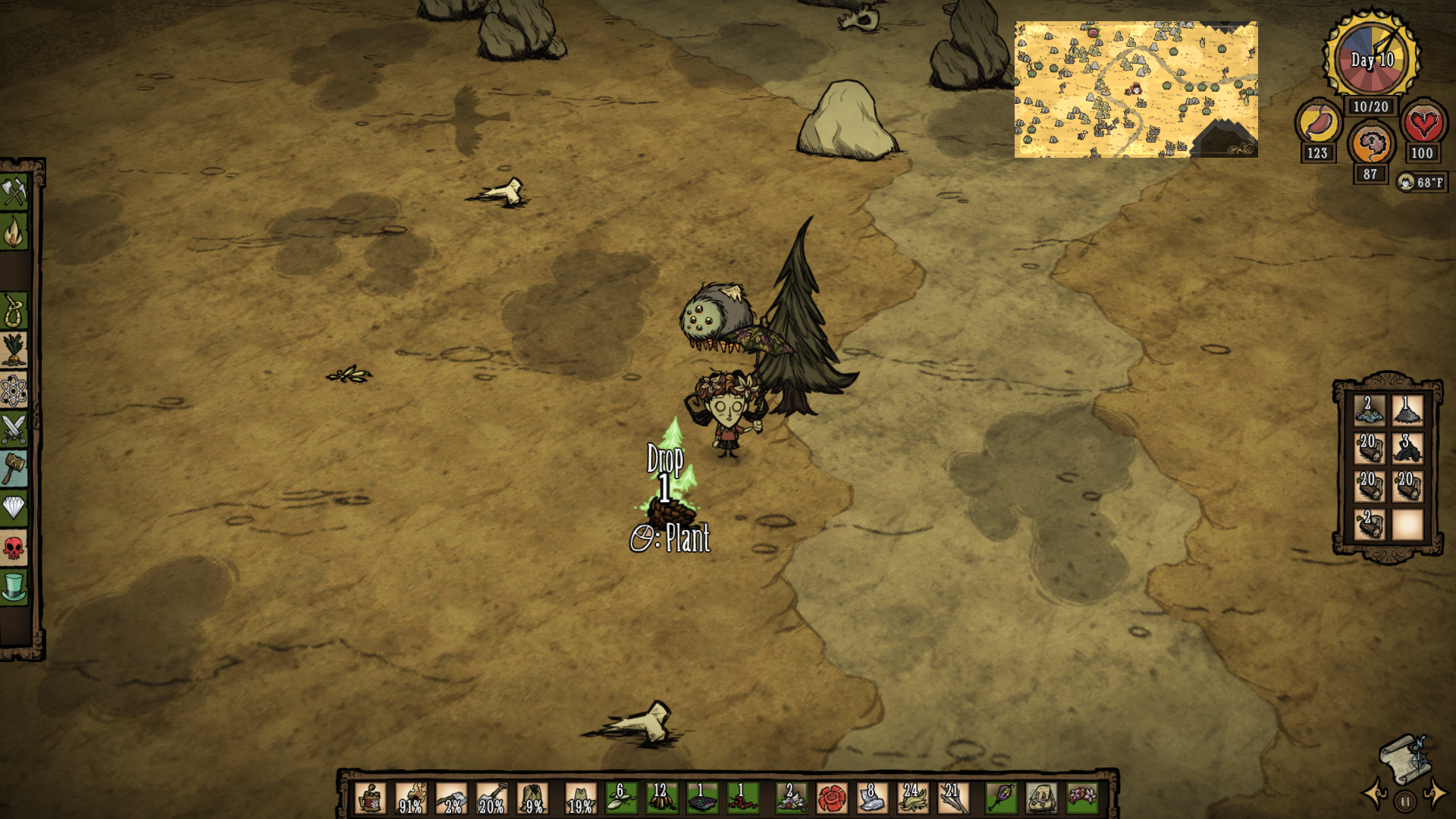Open the Tools crafting tab
Viewport: 1456px width, 819px height.
point(14,192)
